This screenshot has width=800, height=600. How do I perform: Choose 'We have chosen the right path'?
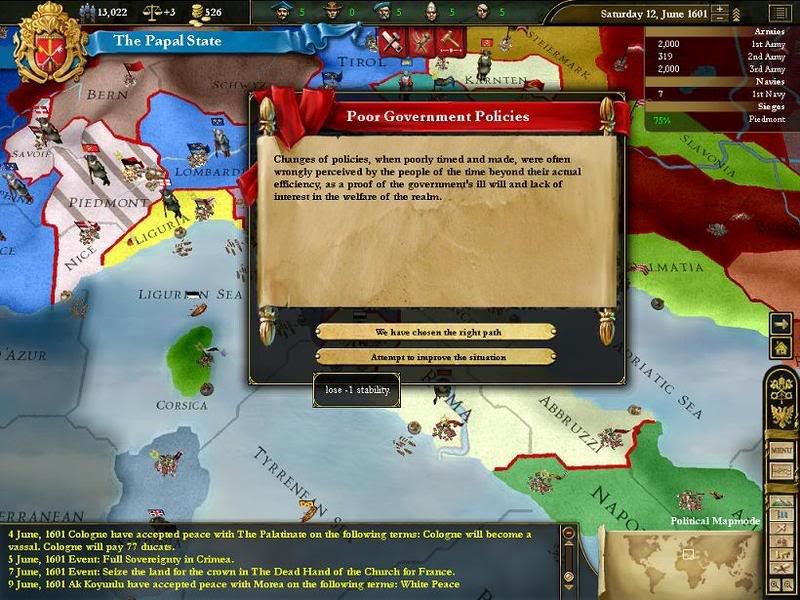tap(436, 332)
